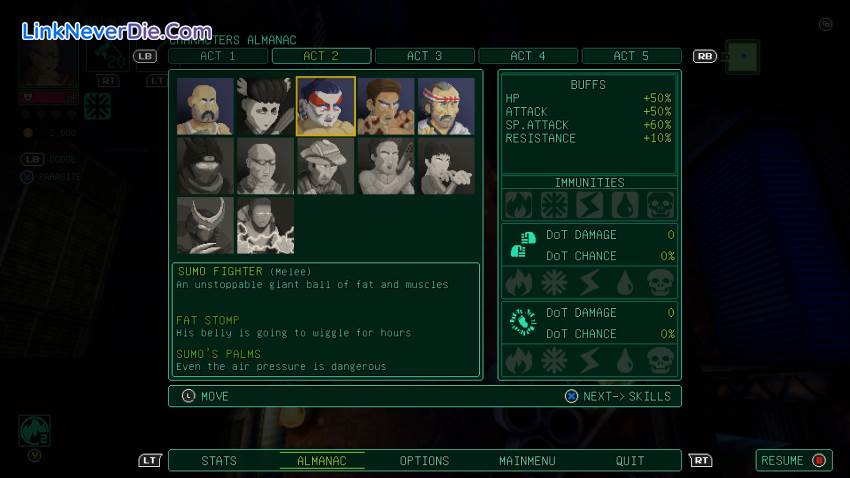Click the RESUME button
This screenshot has width=850, height=478.
point(794,461)
